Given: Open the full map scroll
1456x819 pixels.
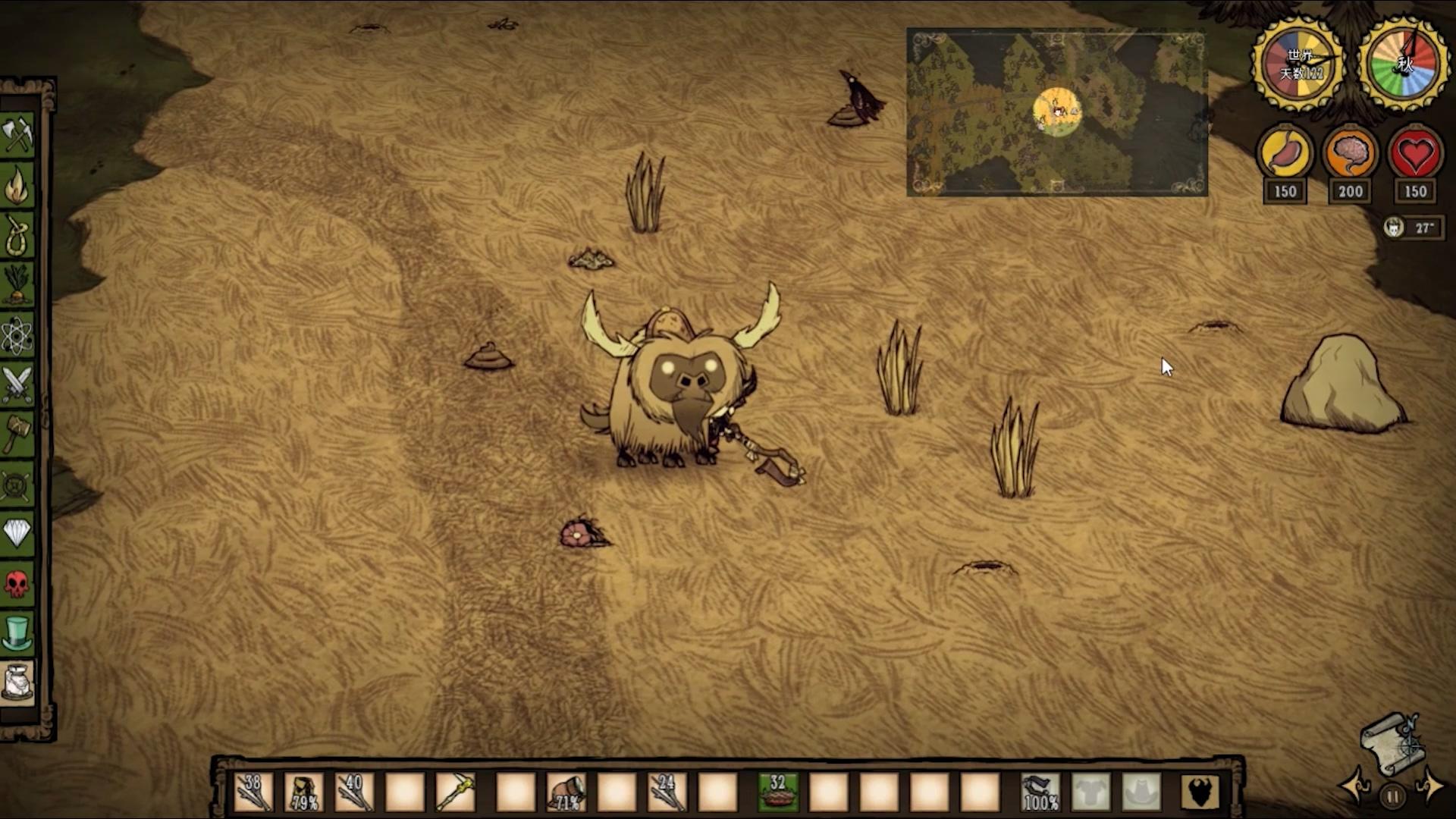Looking at the screenshot, I should point(1392,743).
